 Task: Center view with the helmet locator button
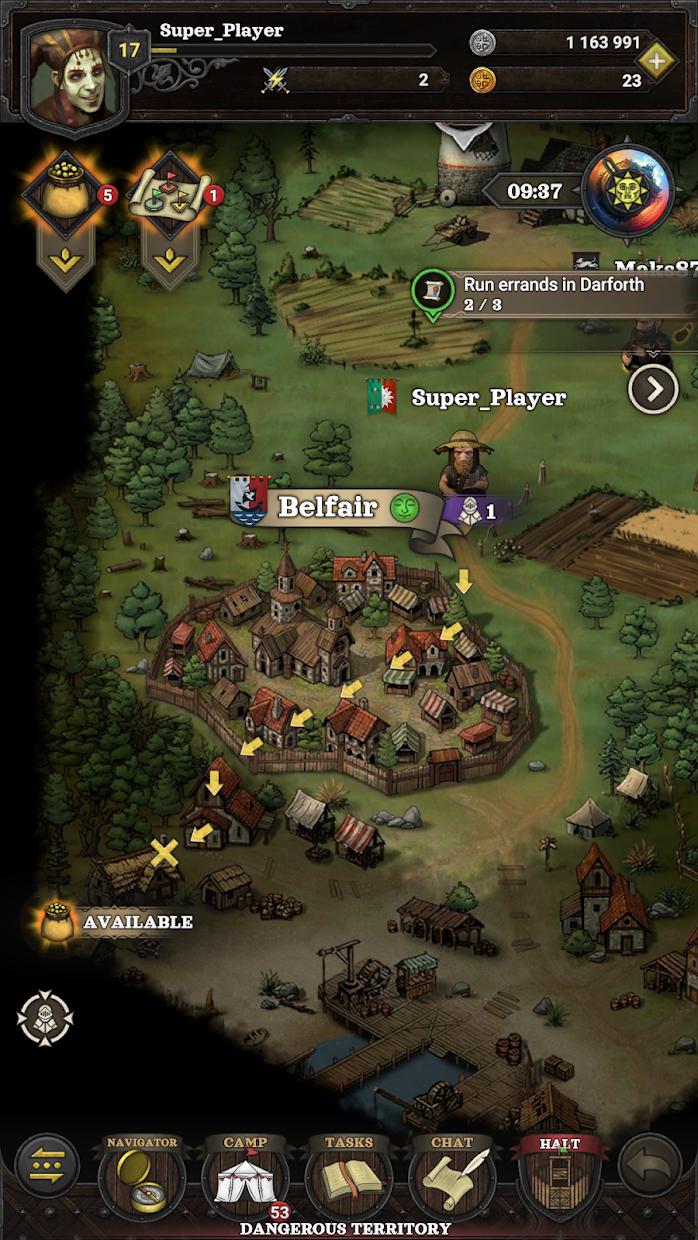(x=45, y=1017)
